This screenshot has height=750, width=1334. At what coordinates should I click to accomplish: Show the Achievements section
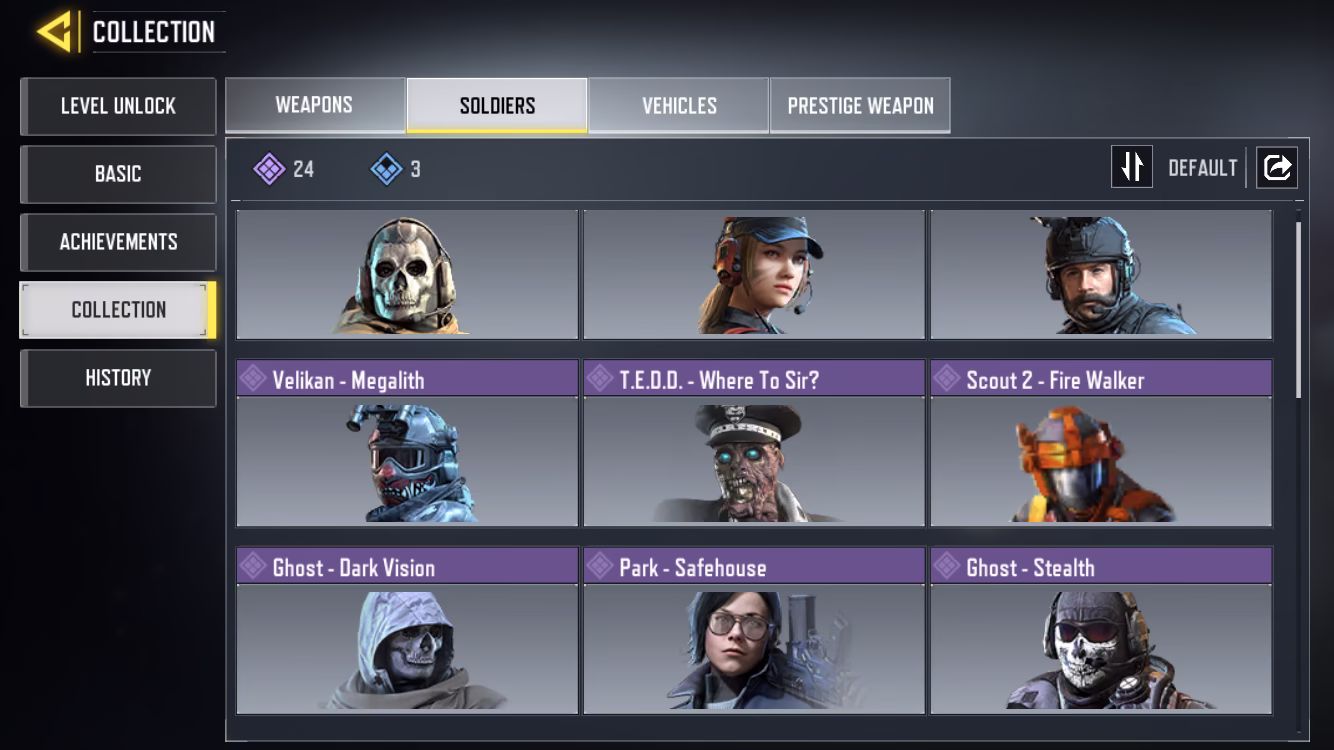pyautogui.click(x=118, y=242)
